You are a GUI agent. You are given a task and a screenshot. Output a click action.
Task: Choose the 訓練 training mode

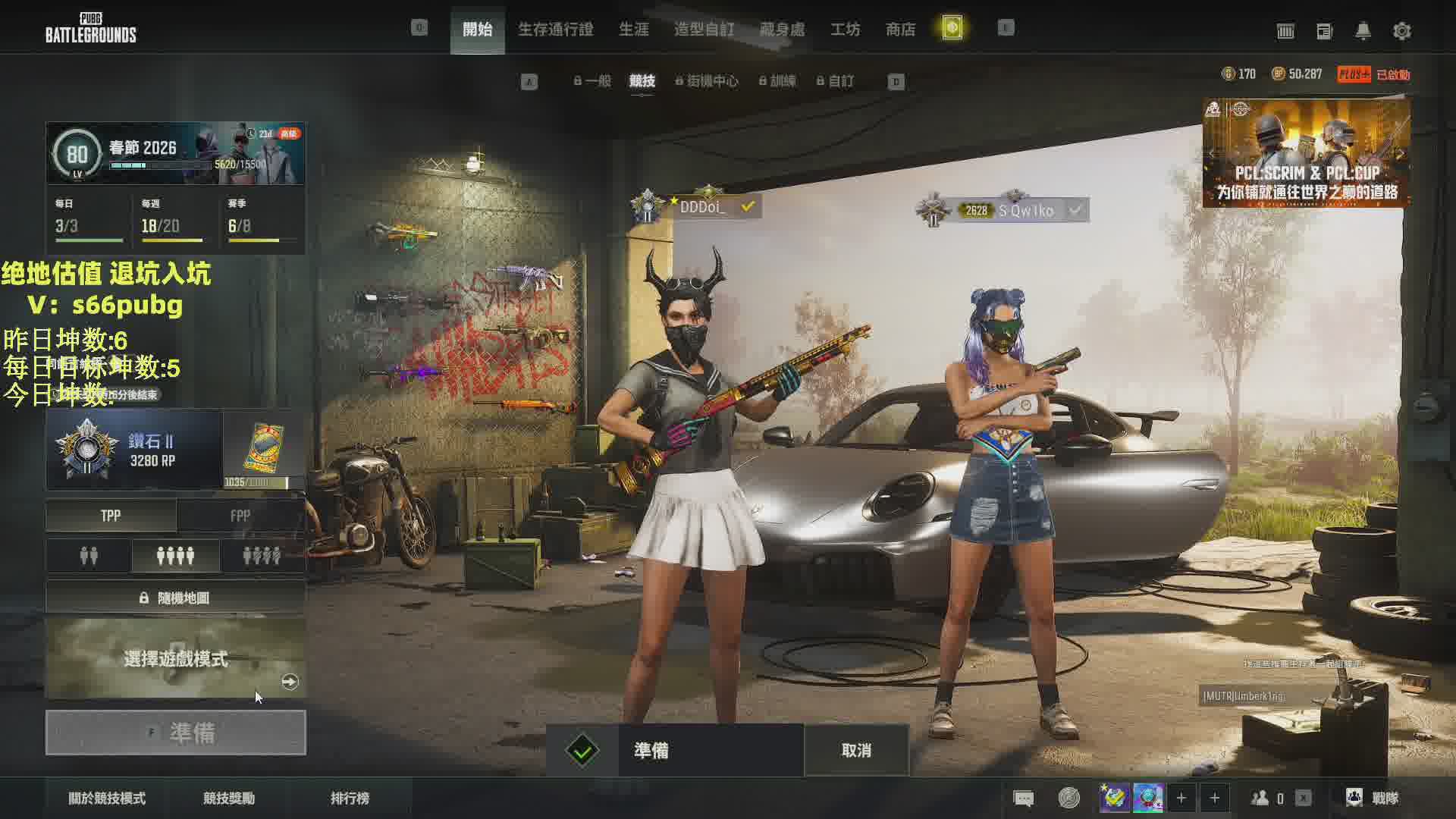pos(777,81)
